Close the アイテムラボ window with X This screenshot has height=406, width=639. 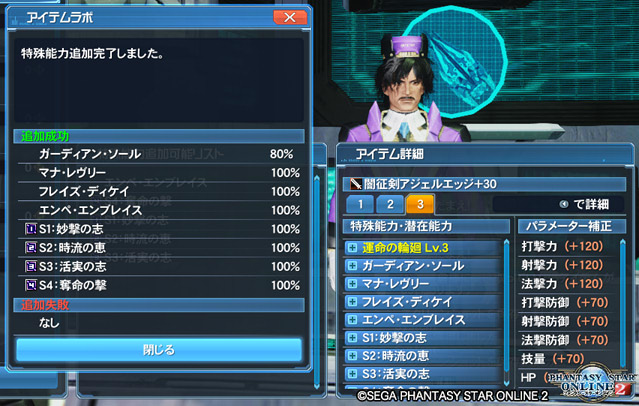[x=288, y=18]
